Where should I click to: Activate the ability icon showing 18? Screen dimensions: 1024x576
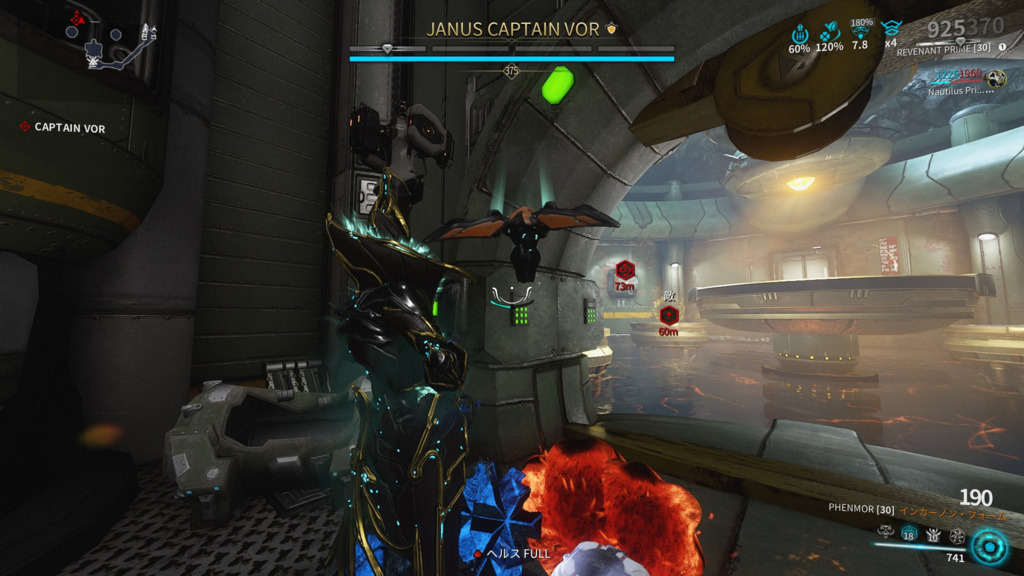[x=909, y=535]
